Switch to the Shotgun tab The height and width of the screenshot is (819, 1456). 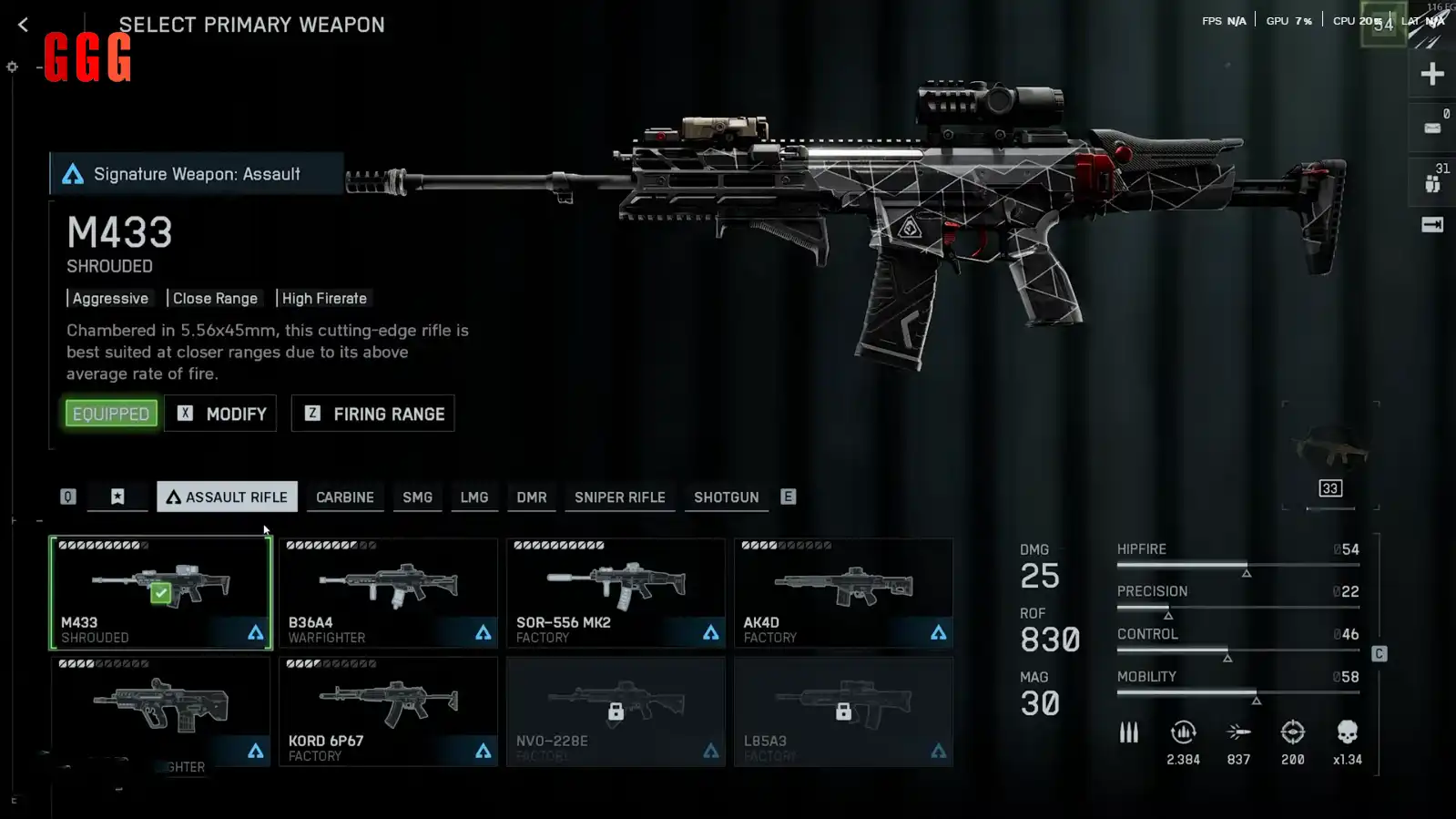[x=726, y=497]
